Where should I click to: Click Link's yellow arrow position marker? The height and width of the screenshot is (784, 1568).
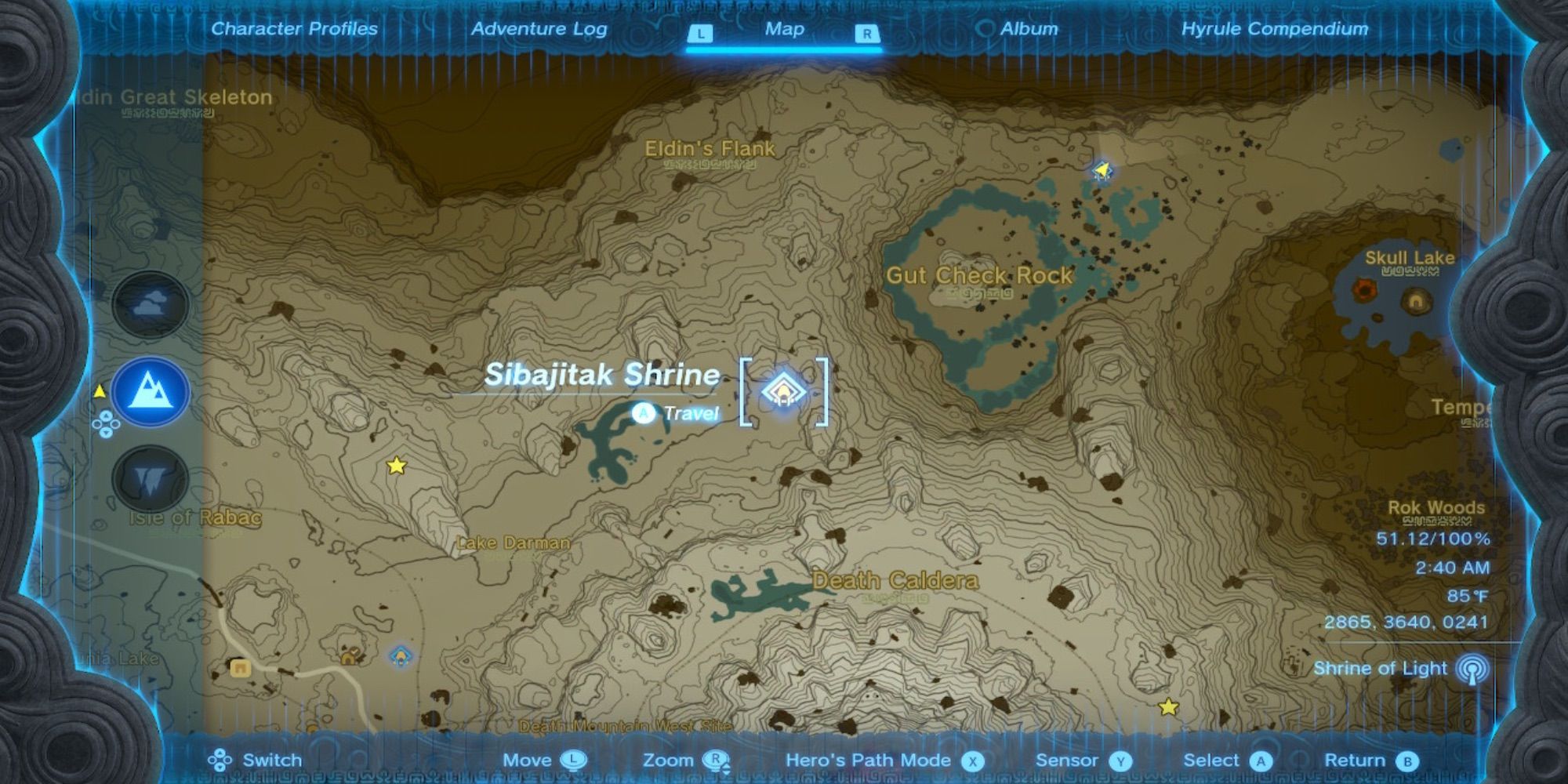coord(1102,169)
